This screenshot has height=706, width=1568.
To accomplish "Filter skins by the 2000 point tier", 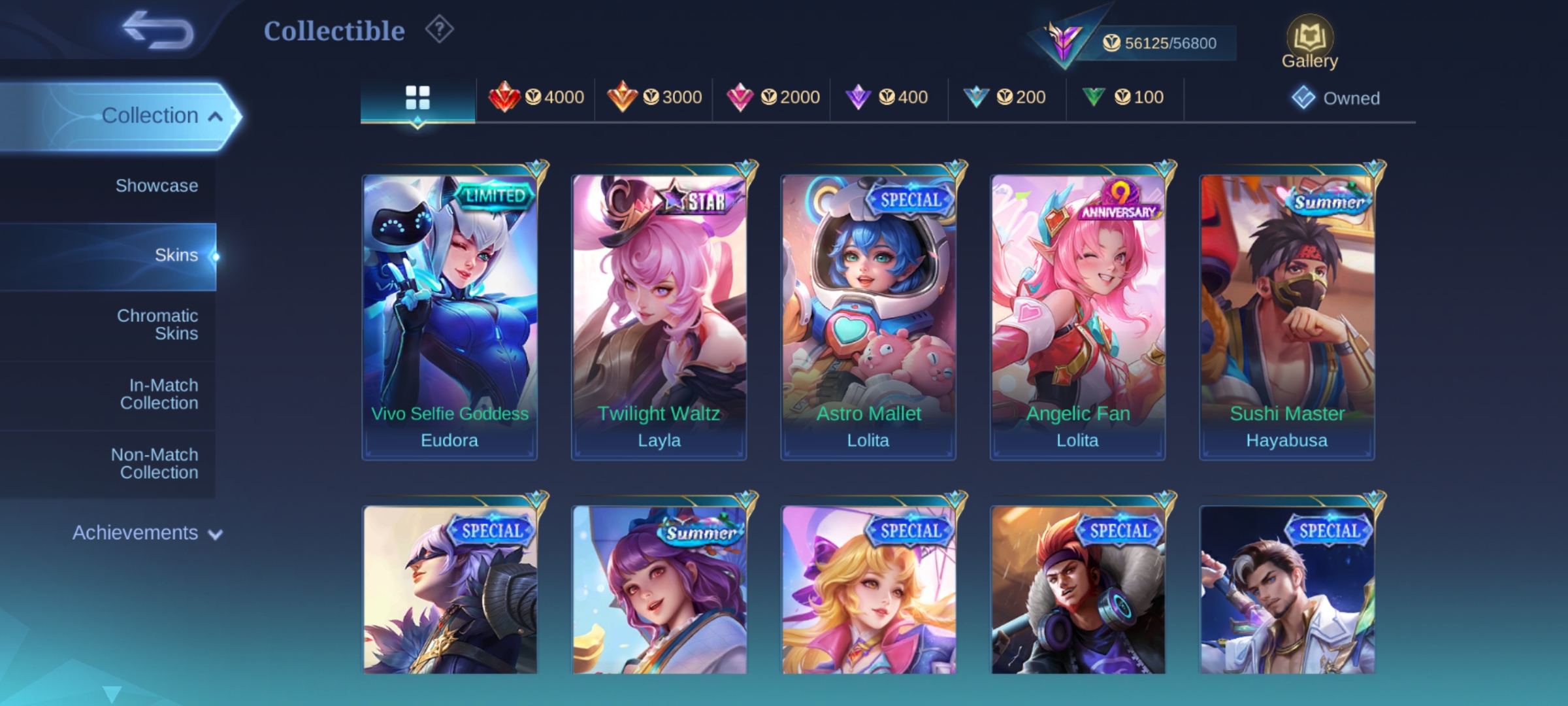I will pyautogui.click(x=772, y=97).
